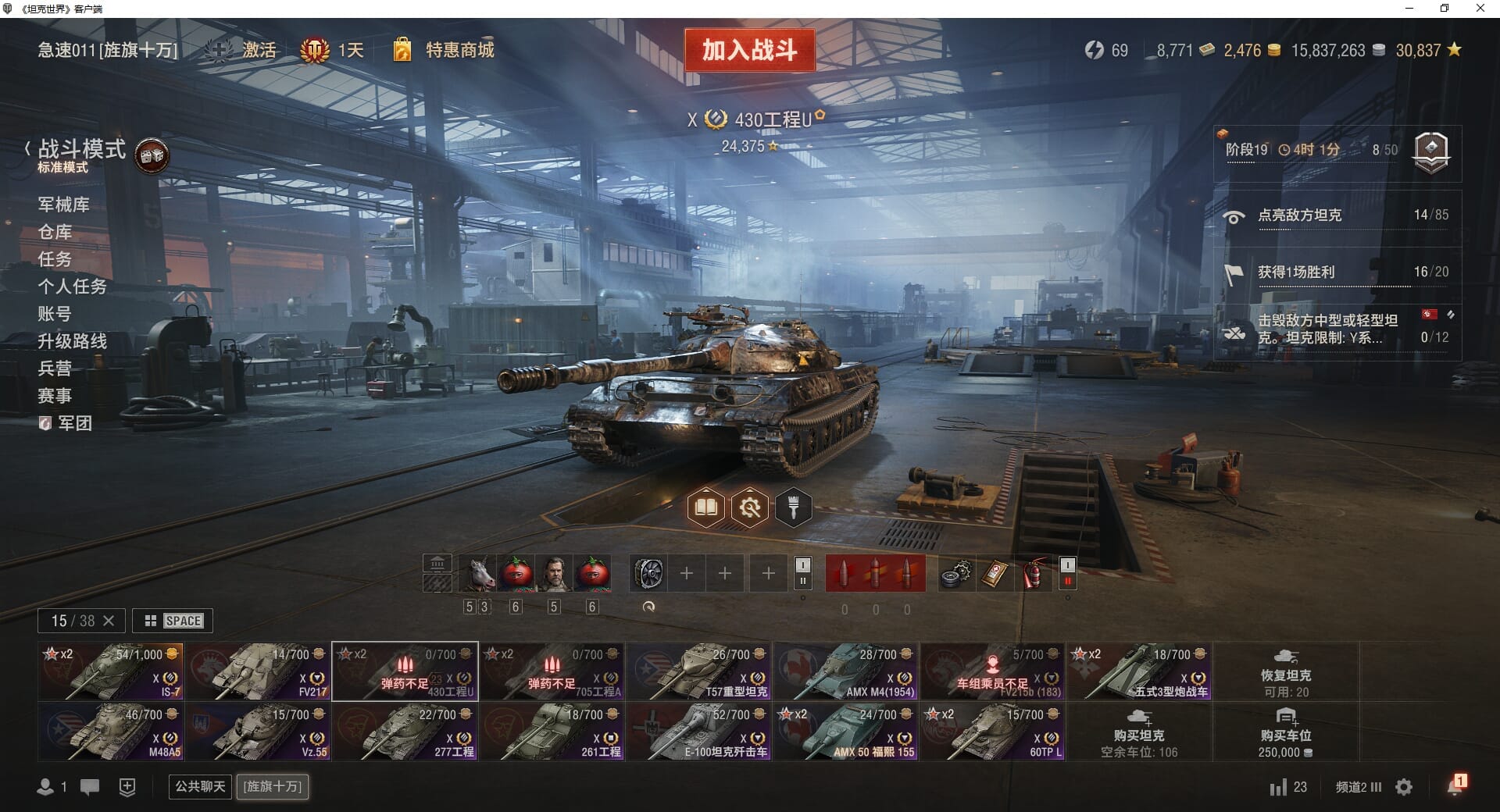The width and height of the screenshot is (1500, 812).
Task: Click the red 加入战斗 battle button
Action: coord(749,51)
